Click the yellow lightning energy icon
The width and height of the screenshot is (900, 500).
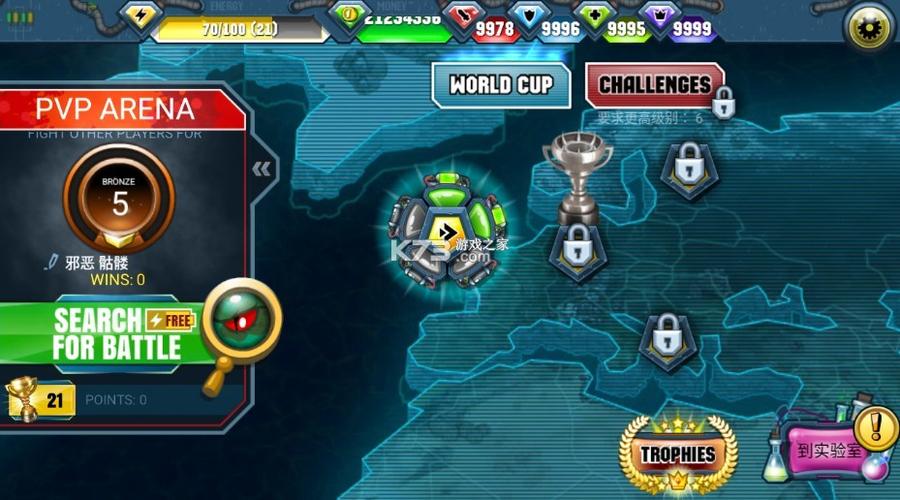pyautogui.click(x=139, y=17)
